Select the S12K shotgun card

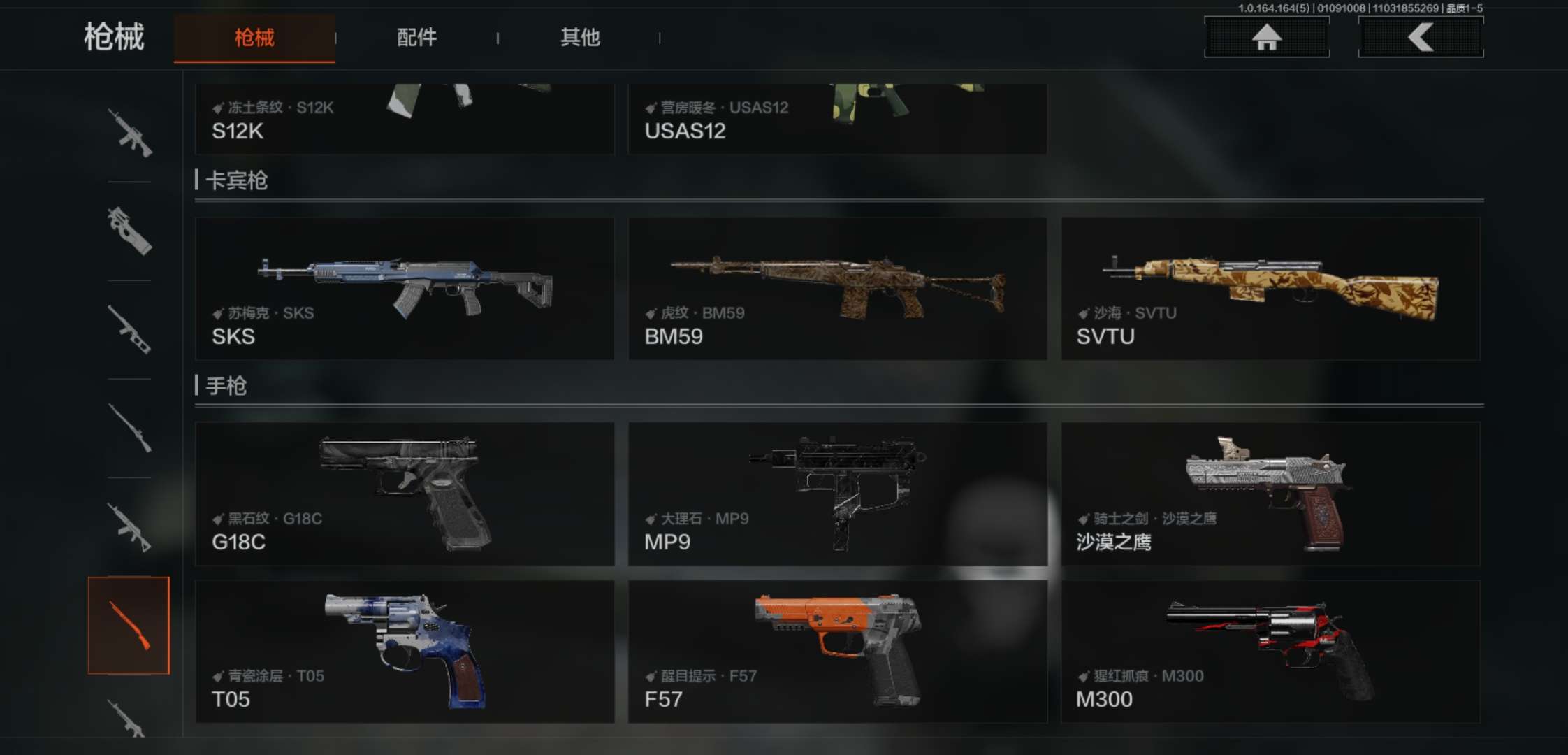pyautogui.click(x=404, y=119)
